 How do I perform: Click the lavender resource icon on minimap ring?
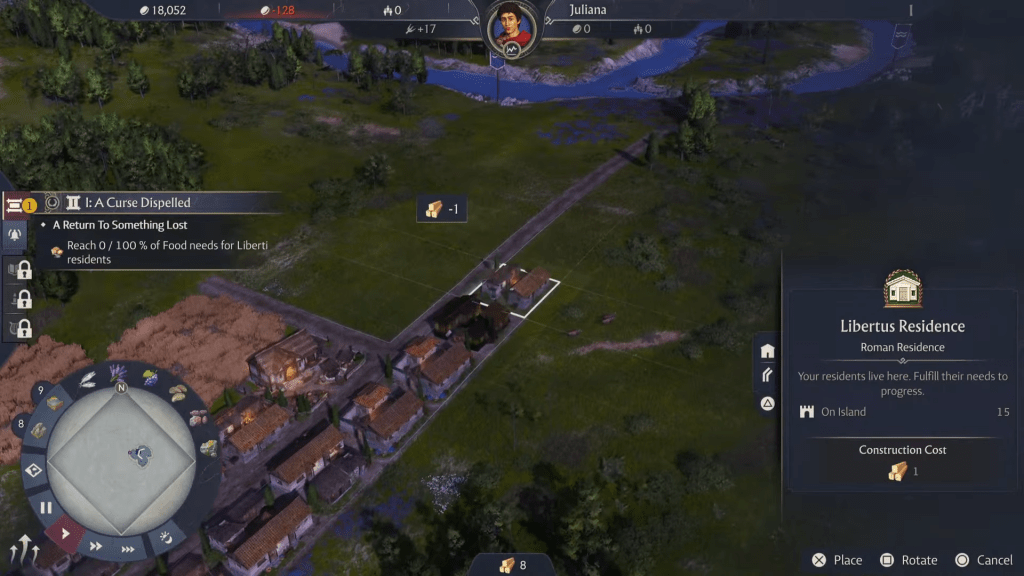coord(118,373)
